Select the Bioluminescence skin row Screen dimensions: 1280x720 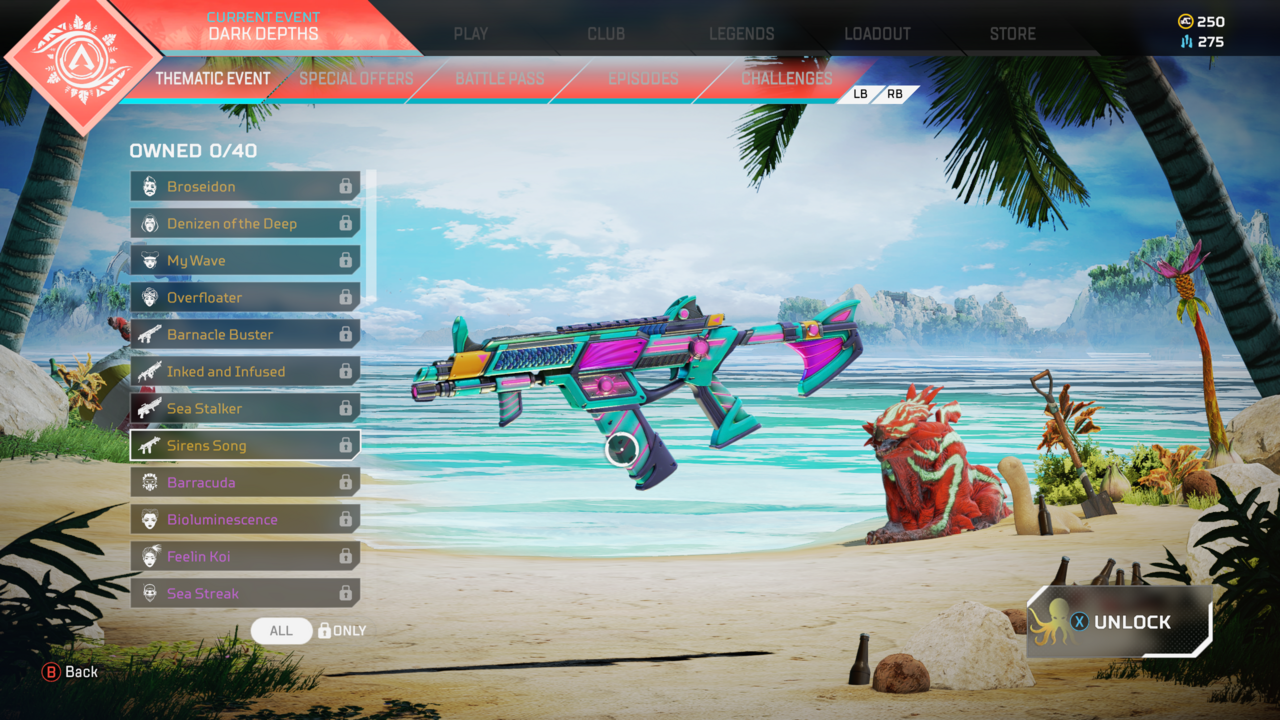pos(245,520)
